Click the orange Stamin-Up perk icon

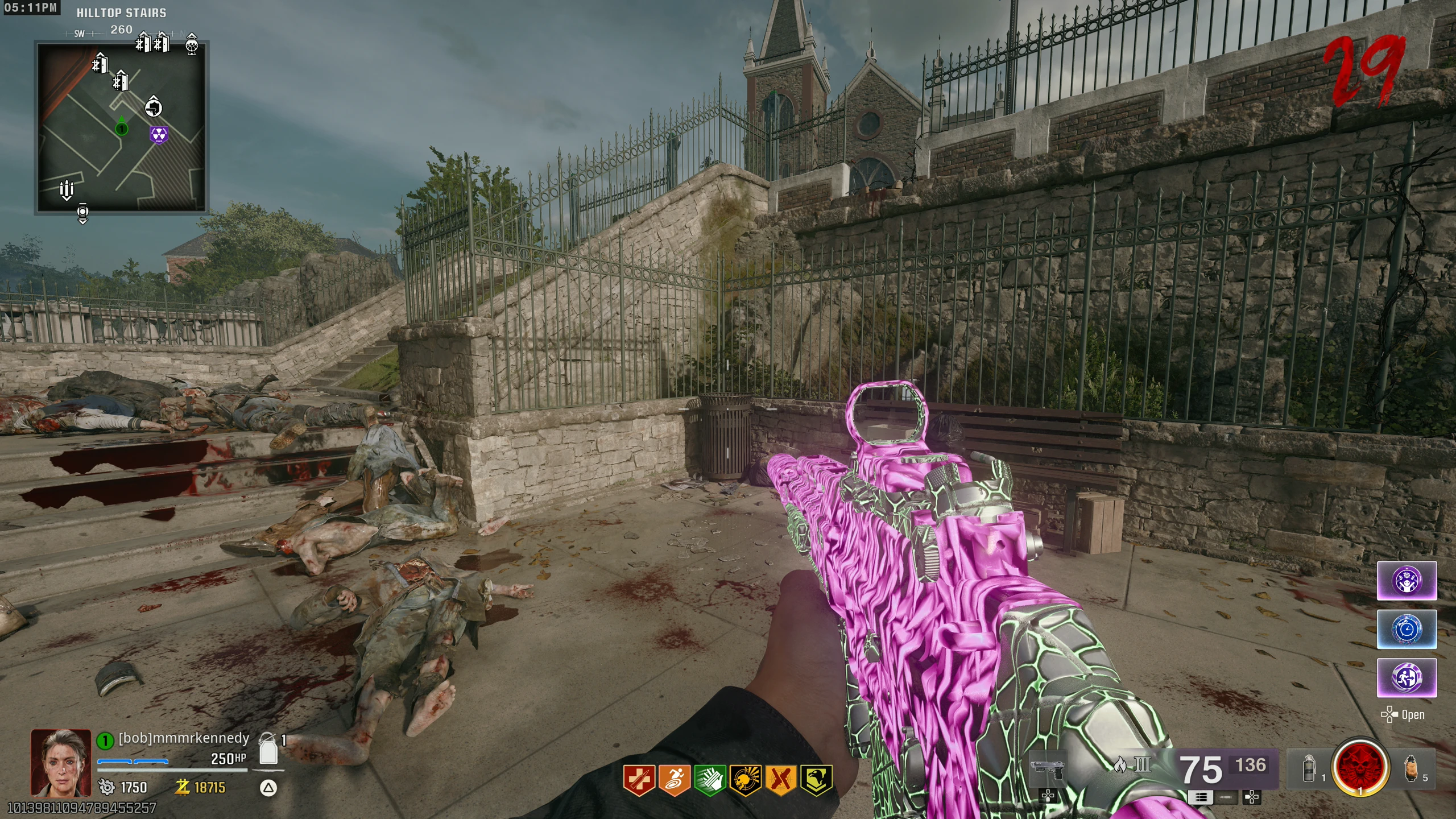pos(674,780)
